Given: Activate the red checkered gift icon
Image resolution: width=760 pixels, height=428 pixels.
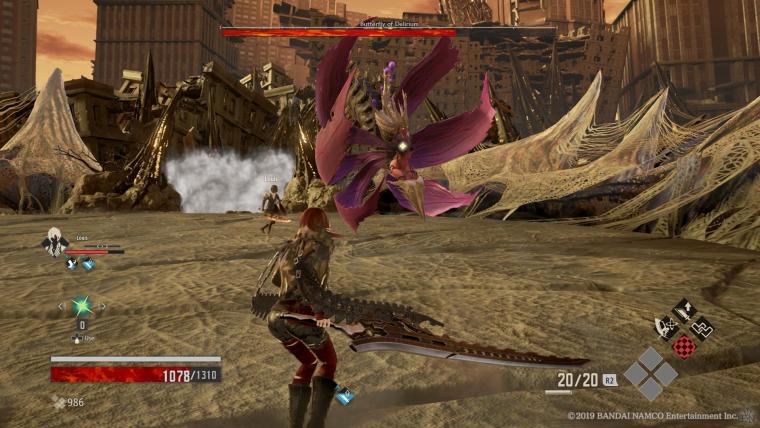Looking at the screenshot, I should pos(684,346).
